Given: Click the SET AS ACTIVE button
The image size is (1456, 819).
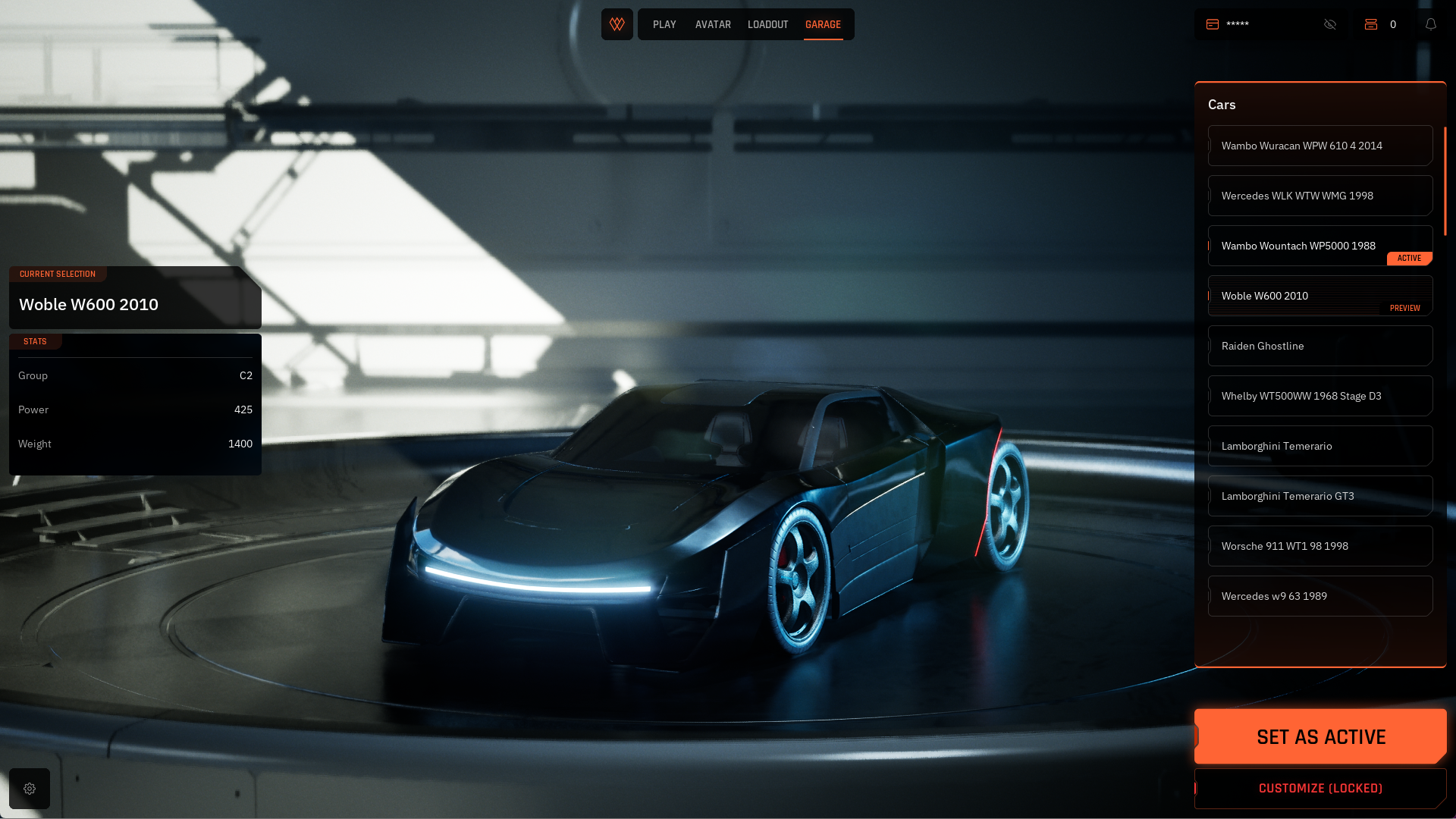Looking at the screenshot, I should [1320, 736].
